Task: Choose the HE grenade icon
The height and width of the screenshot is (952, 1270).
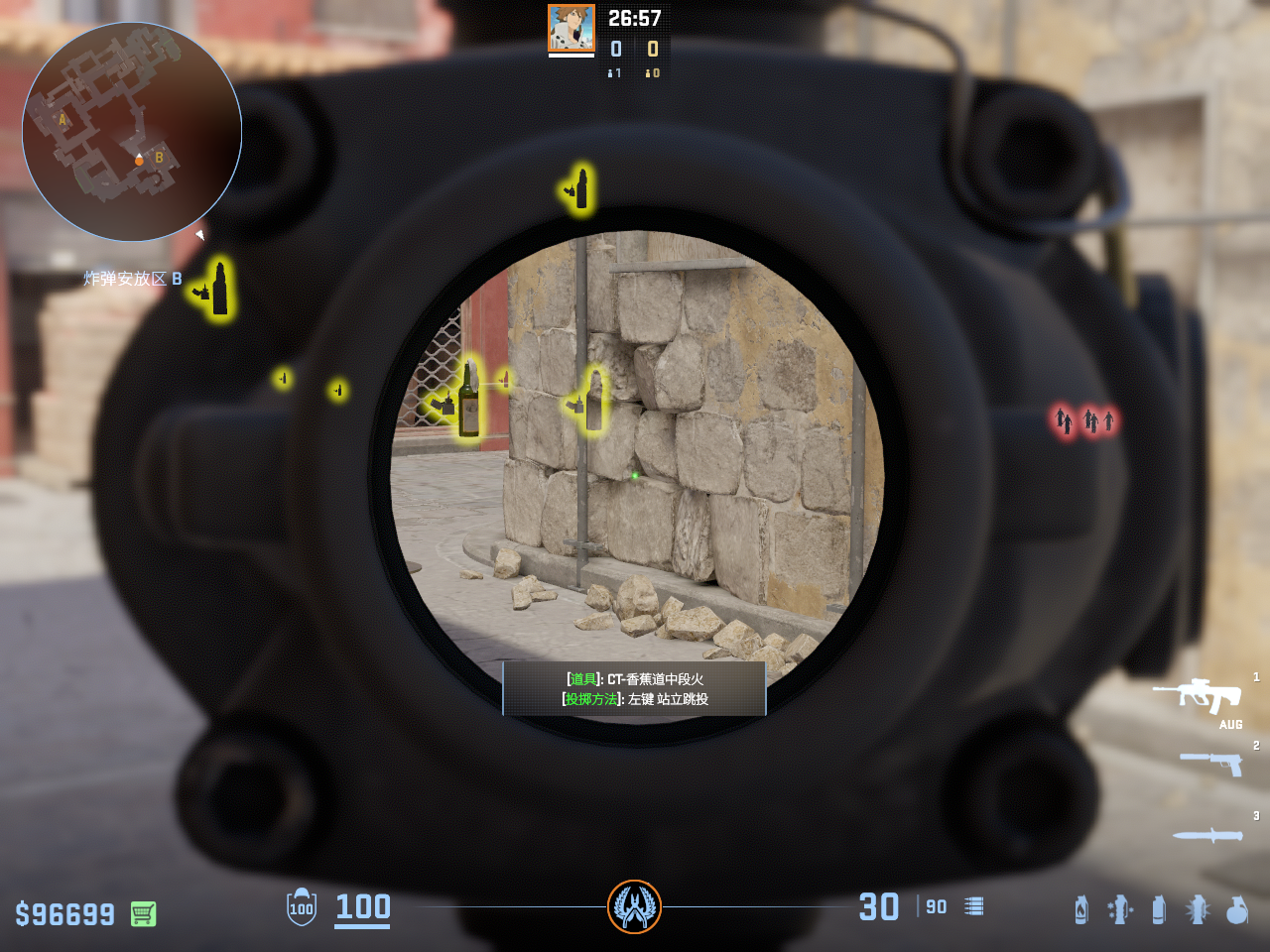Action: 1236,909
